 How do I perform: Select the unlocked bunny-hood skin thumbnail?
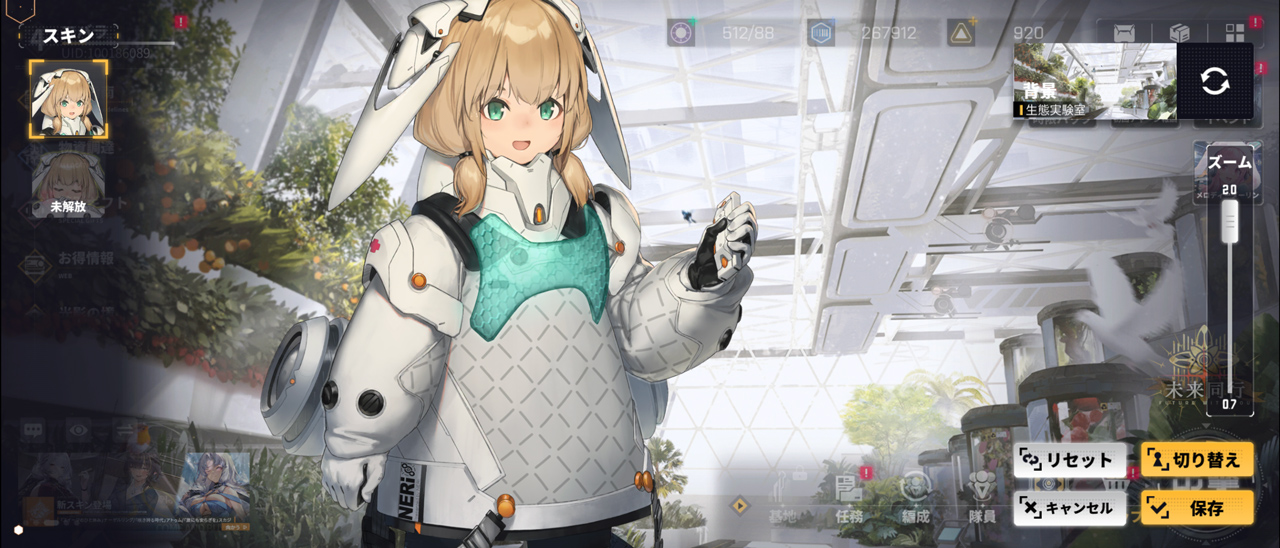[x=68, y=99]
